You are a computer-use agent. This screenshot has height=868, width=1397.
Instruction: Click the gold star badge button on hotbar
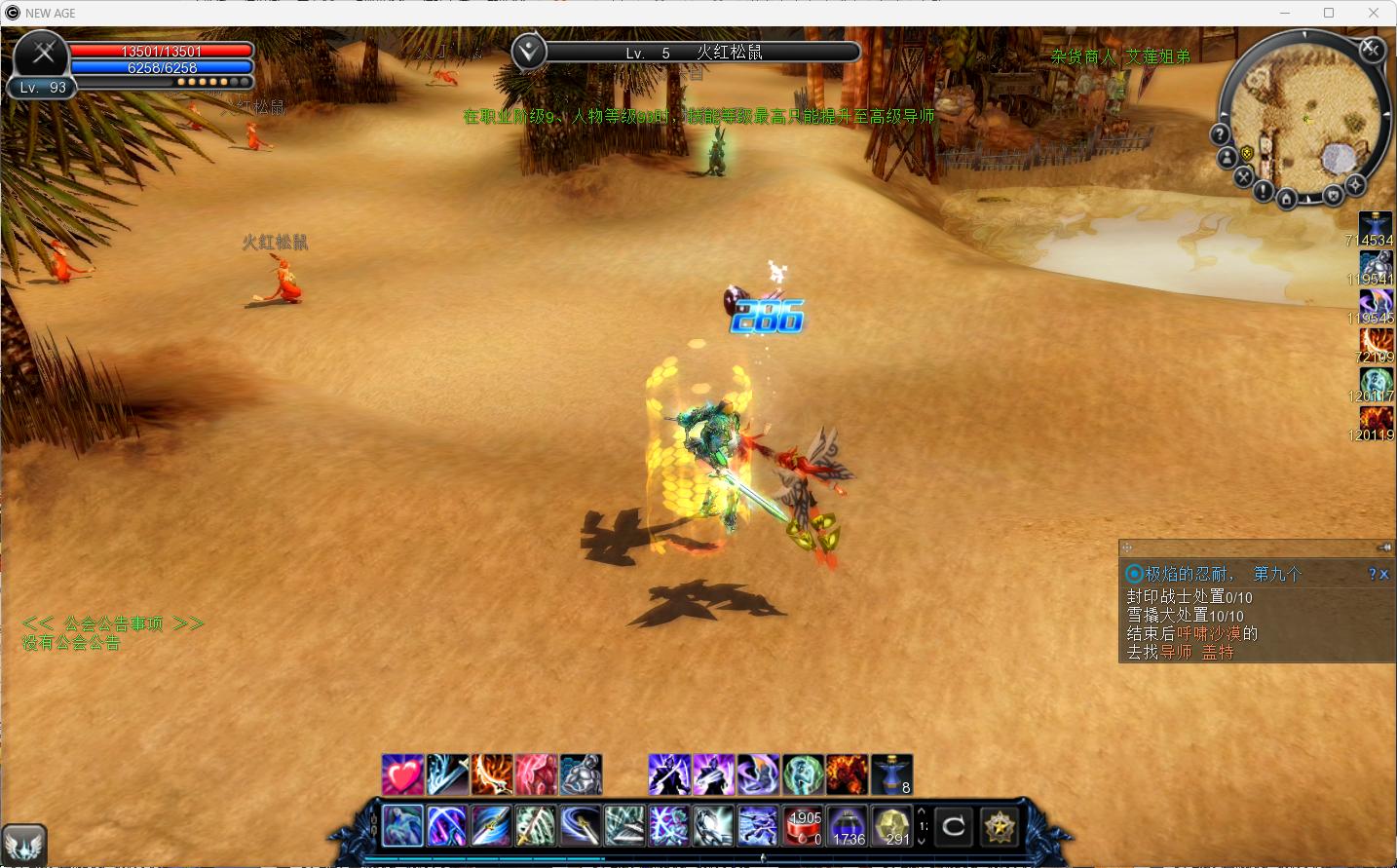click(x=999, y=827)
